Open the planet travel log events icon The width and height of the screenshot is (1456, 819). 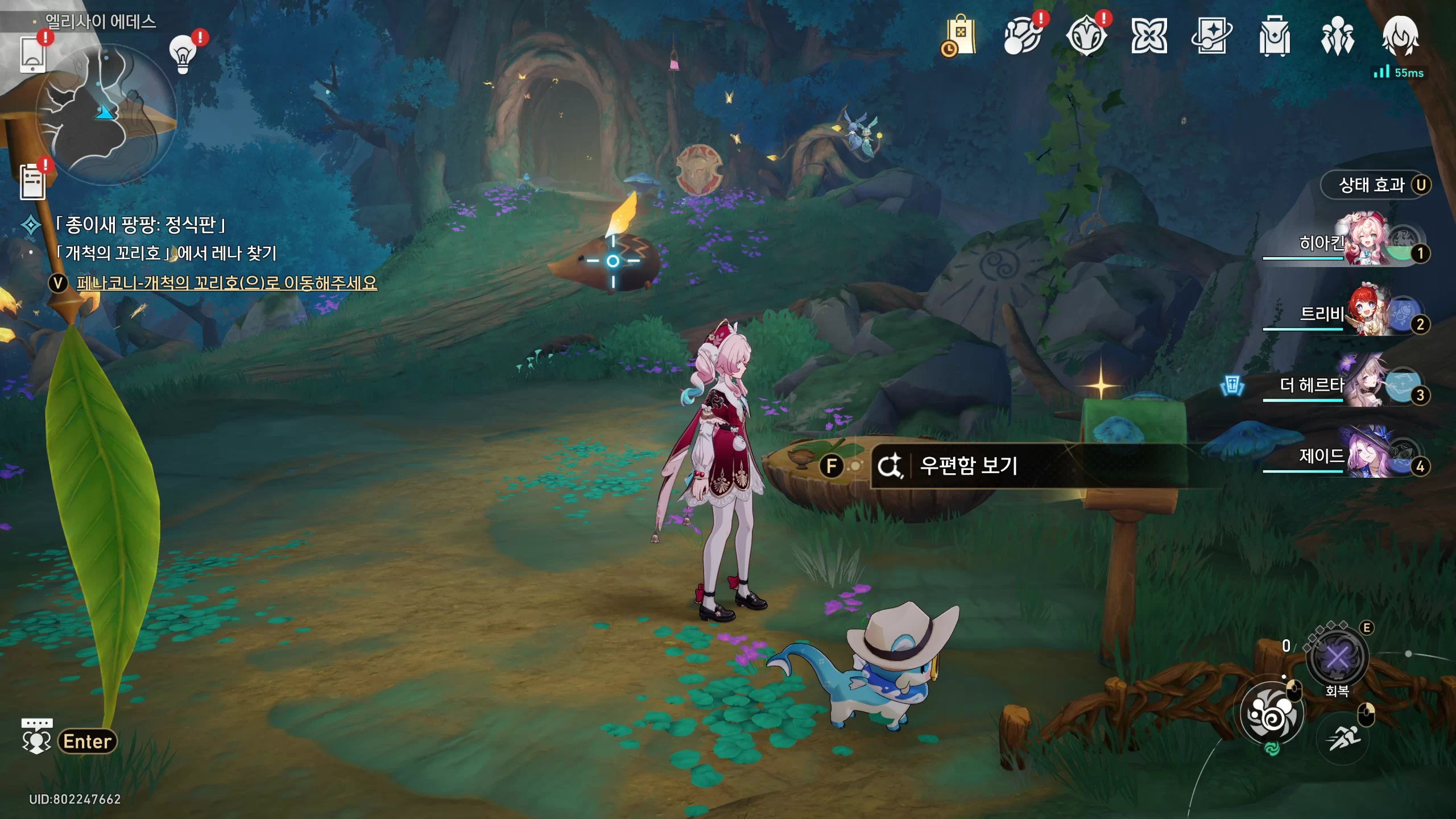point(1023,36)
